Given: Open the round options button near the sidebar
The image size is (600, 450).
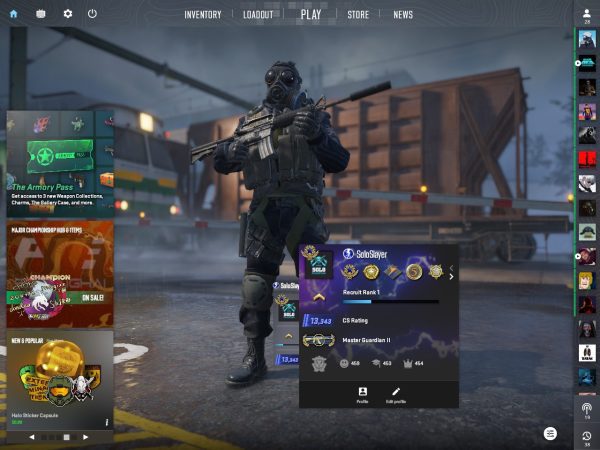Looking at the screenshot, I should click(x=550, y=433).
